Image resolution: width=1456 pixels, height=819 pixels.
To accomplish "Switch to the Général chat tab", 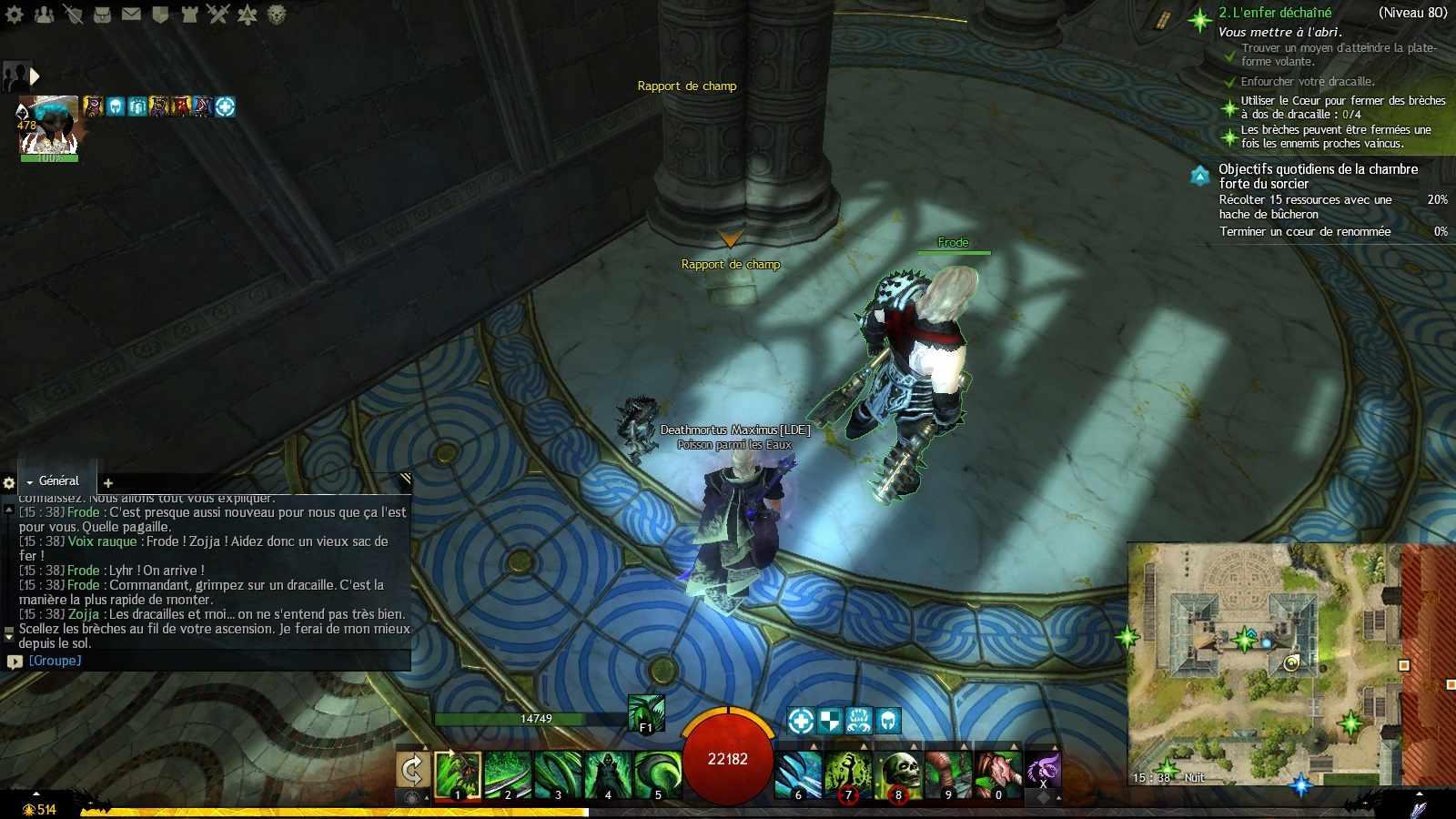I will [58, 480].
